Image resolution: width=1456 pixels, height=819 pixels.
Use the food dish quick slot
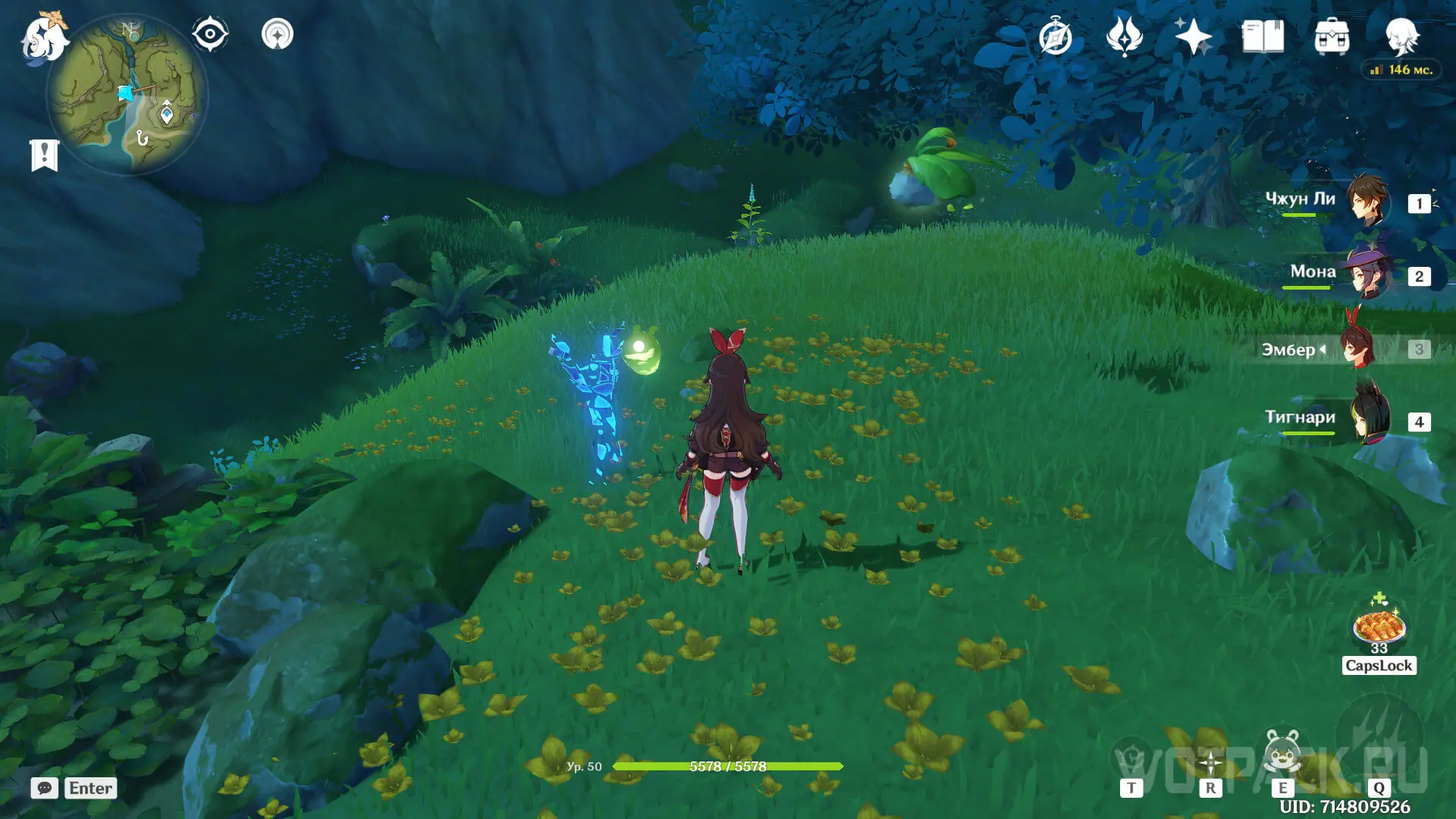pyautogui.click(x=1379, y=627)
